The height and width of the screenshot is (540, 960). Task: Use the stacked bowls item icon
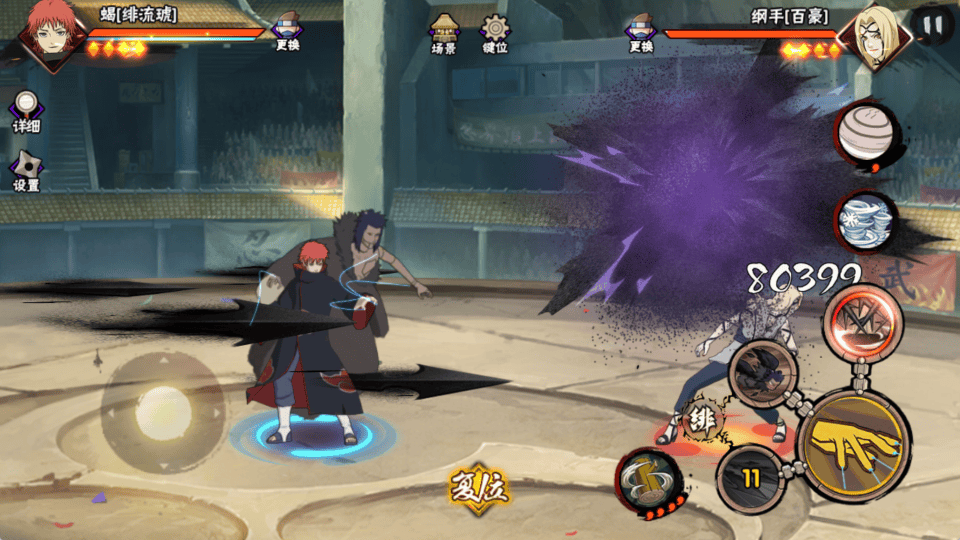click(864, 221)
